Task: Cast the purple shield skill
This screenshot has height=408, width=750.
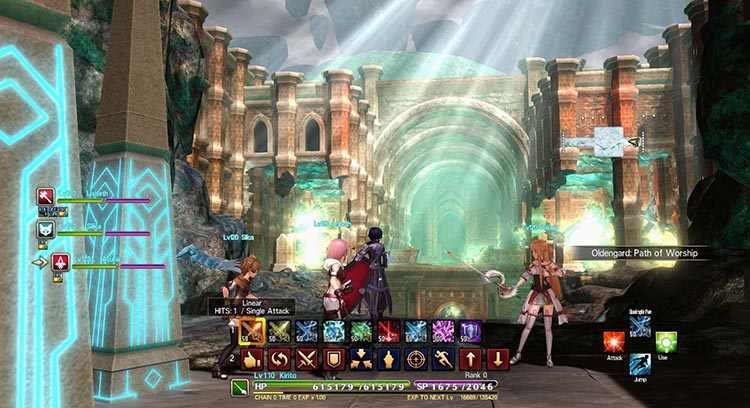Action: [470, 331]
